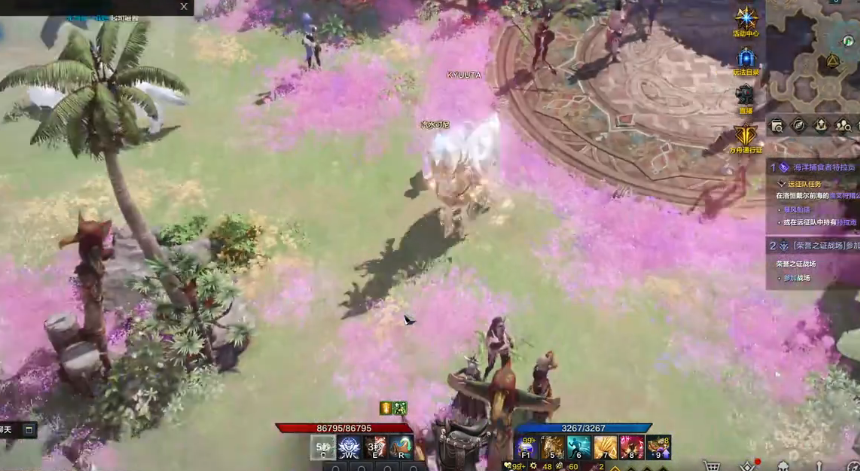860x471 pixels.
Task: Open the 直播 livestream icon
Action: coord(745,96)
